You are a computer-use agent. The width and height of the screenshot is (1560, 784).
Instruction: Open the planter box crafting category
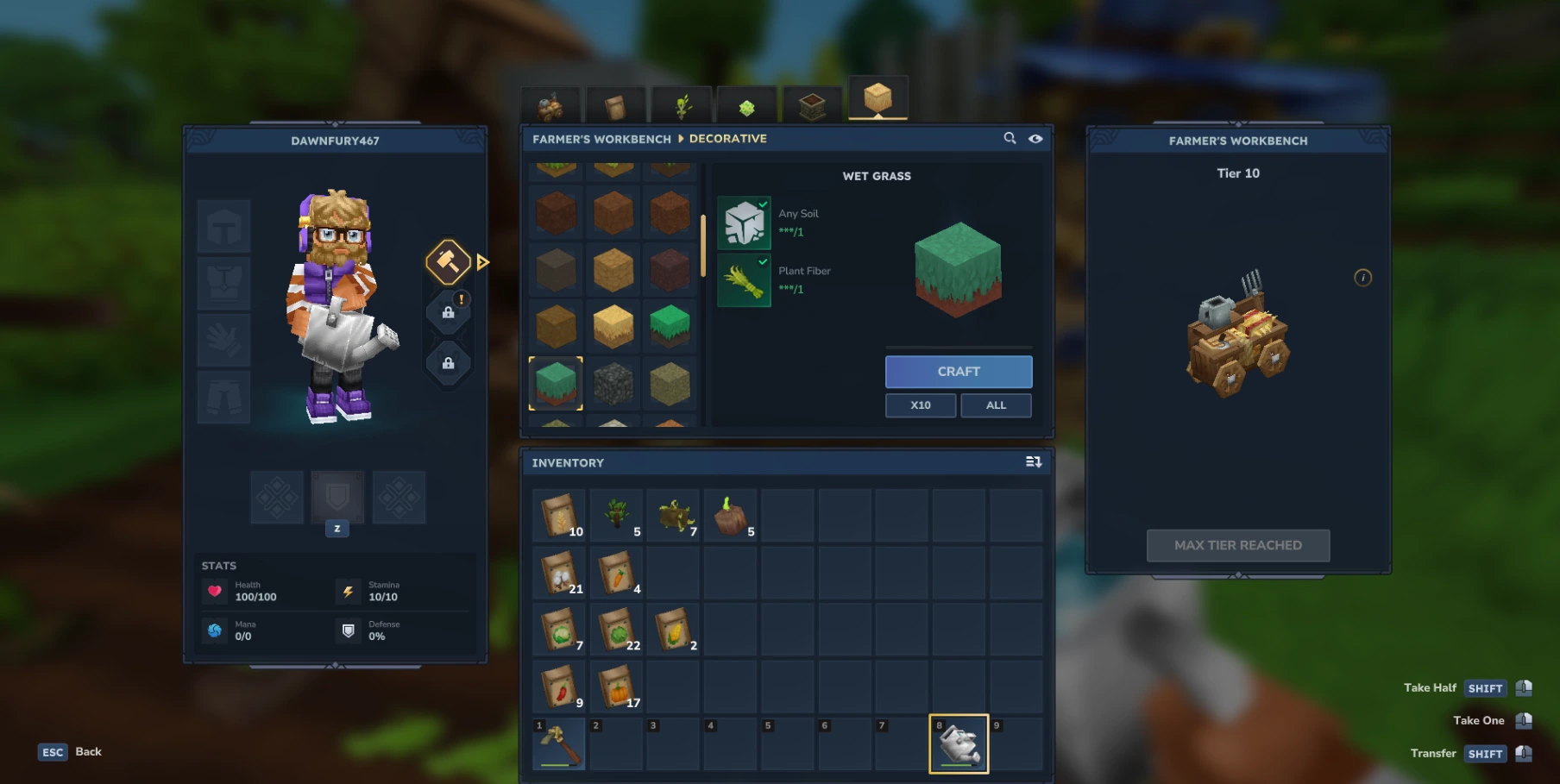click(x=812, y=105)
